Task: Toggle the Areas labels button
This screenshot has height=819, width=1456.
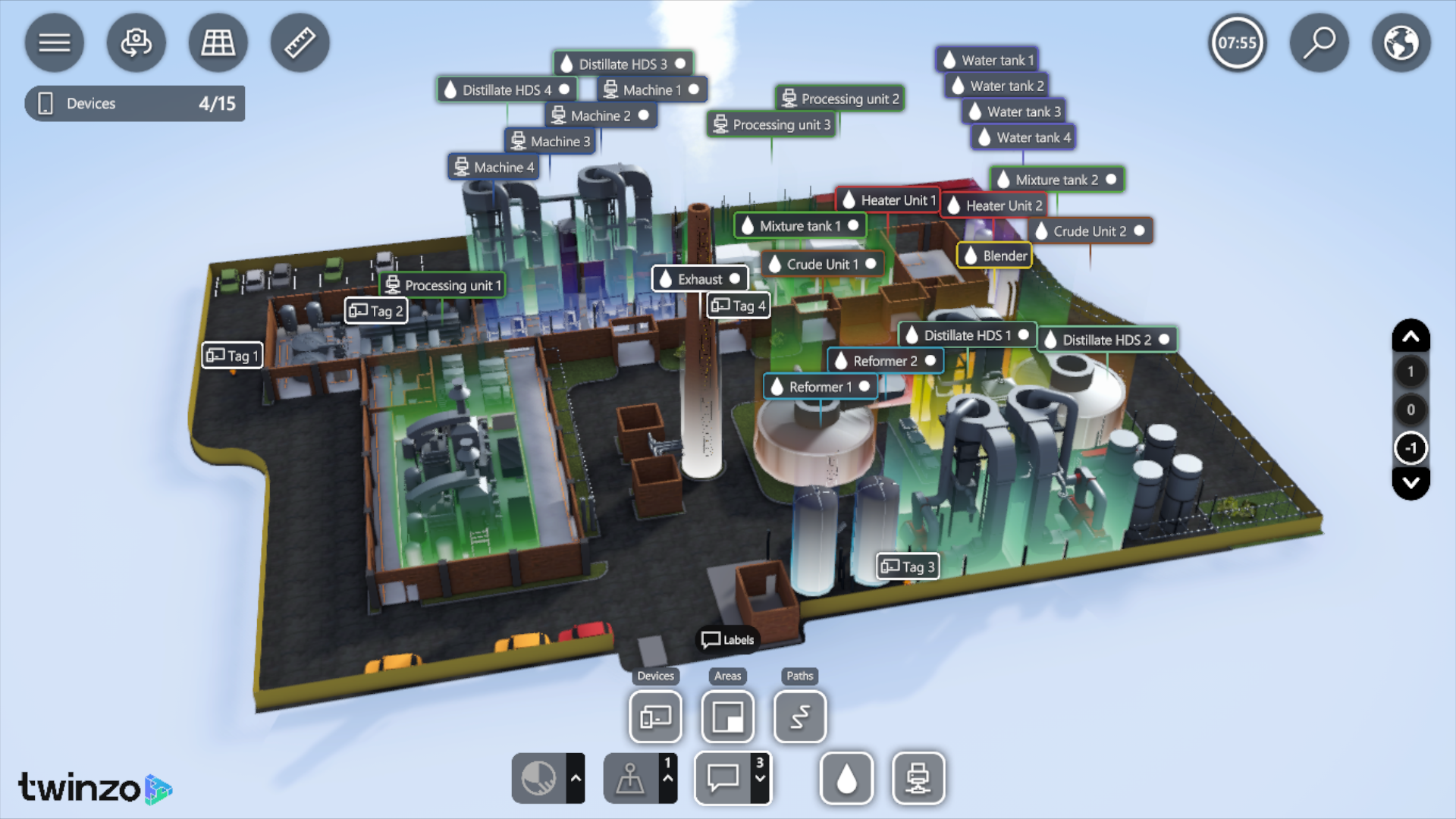Action: pyautogui.click(x=727, y=717)
